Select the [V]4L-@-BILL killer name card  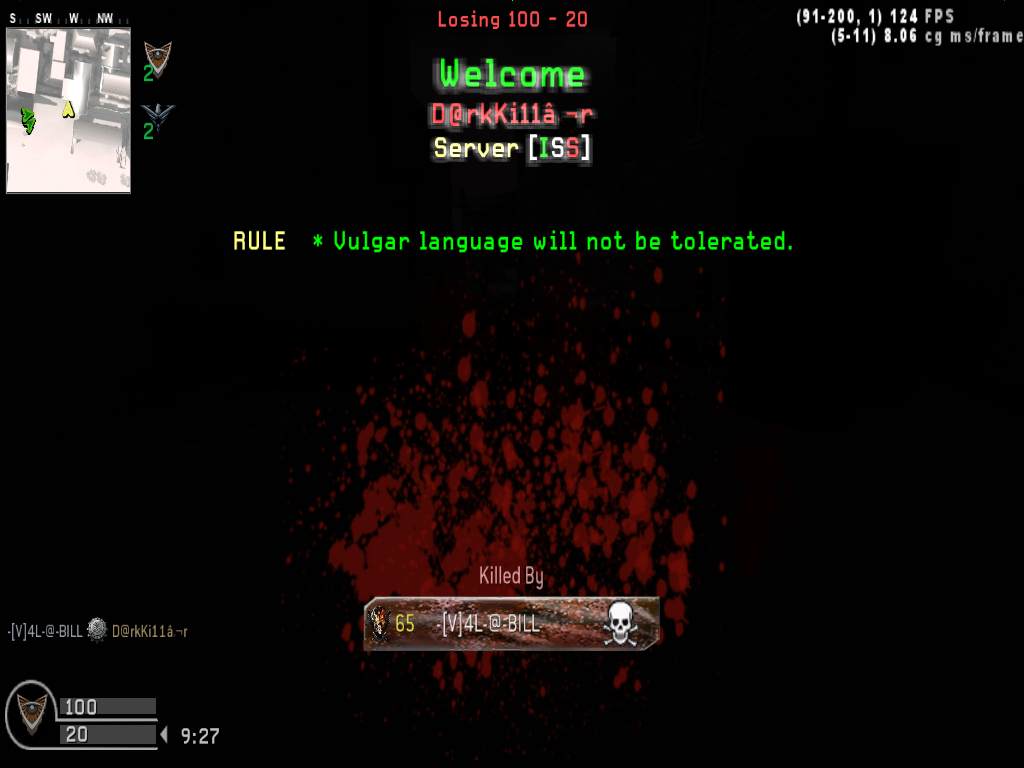click(x=511, y=624)
